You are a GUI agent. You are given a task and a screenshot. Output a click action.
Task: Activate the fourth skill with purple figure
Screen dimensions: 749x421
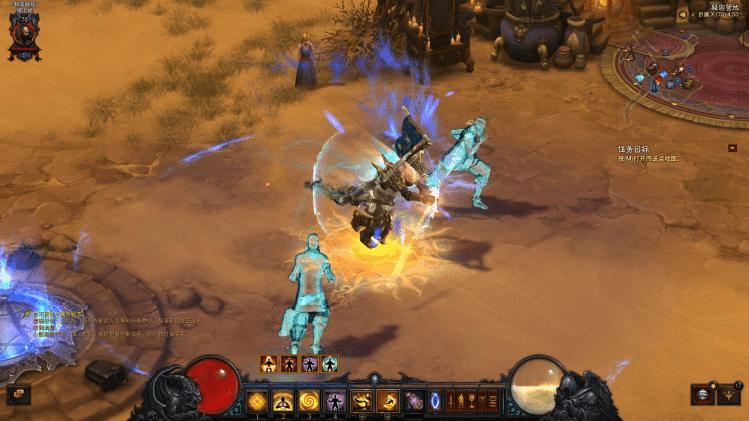(335, 402)
